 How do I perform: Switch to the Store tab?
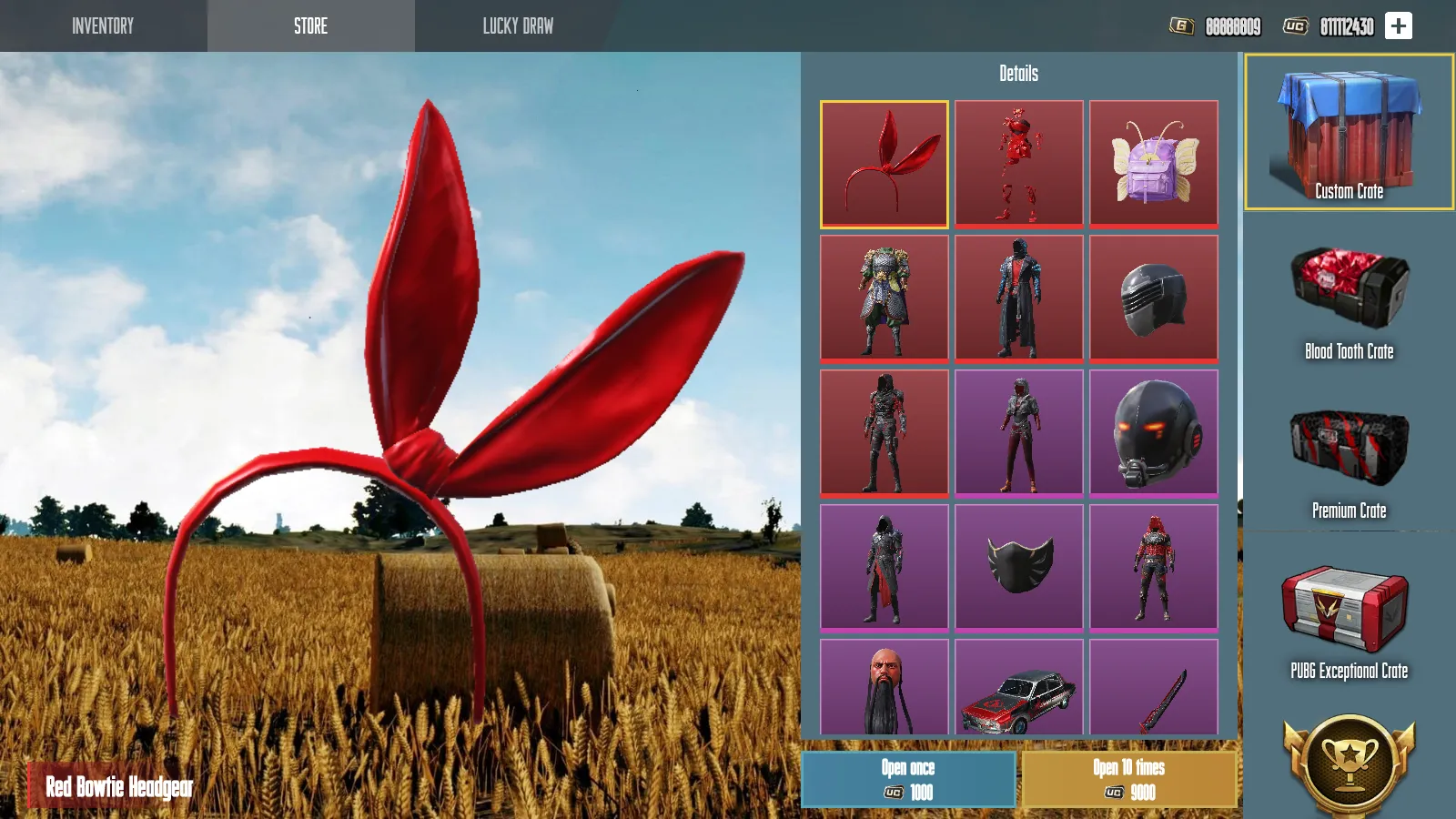[311, 26]
